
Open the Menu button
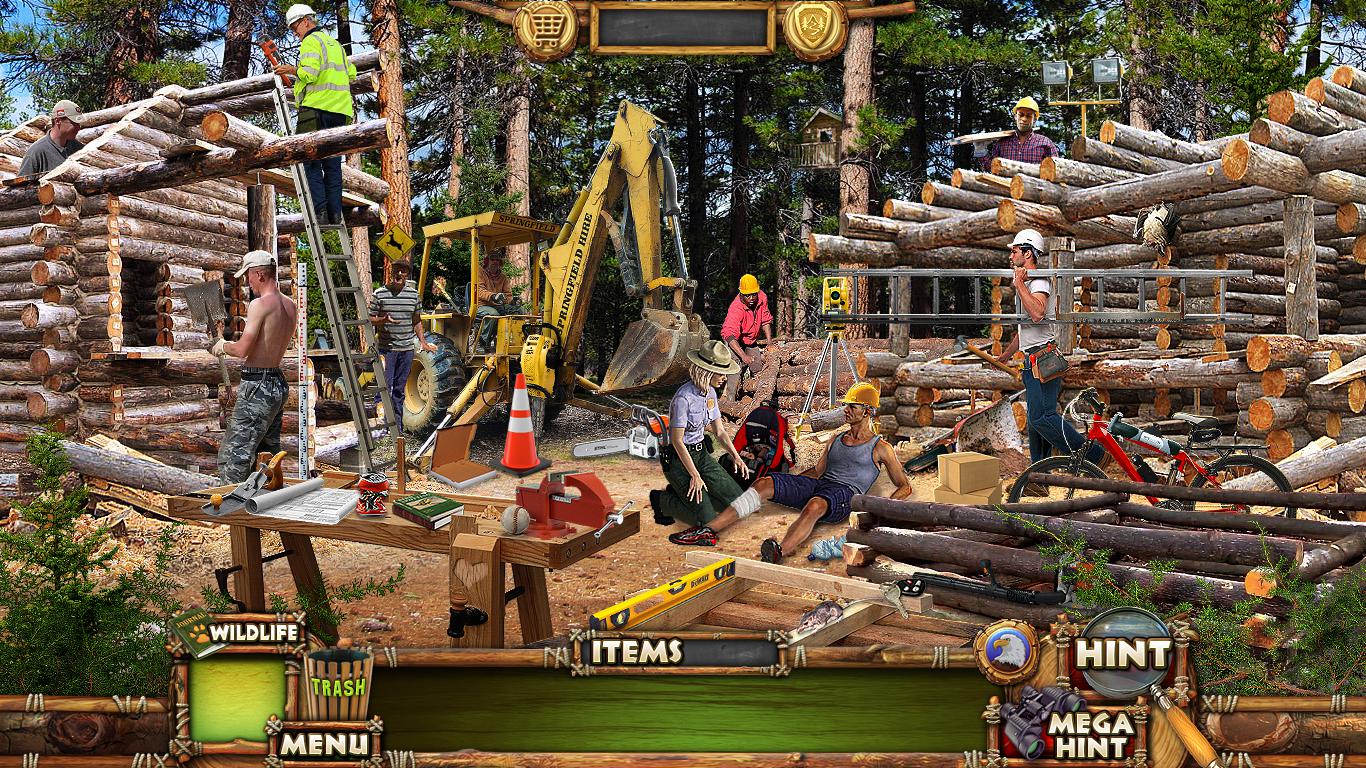pyautogui.click(x=322, y=743)
